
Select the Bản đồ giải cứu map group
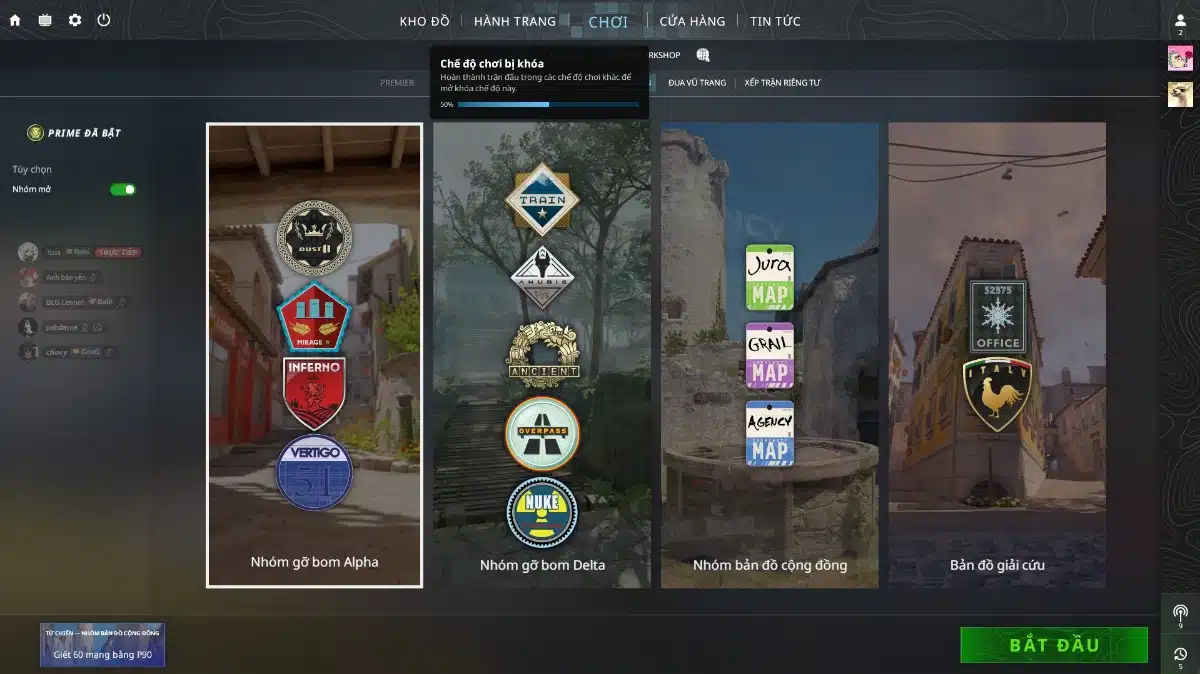[x=997, y=355]
